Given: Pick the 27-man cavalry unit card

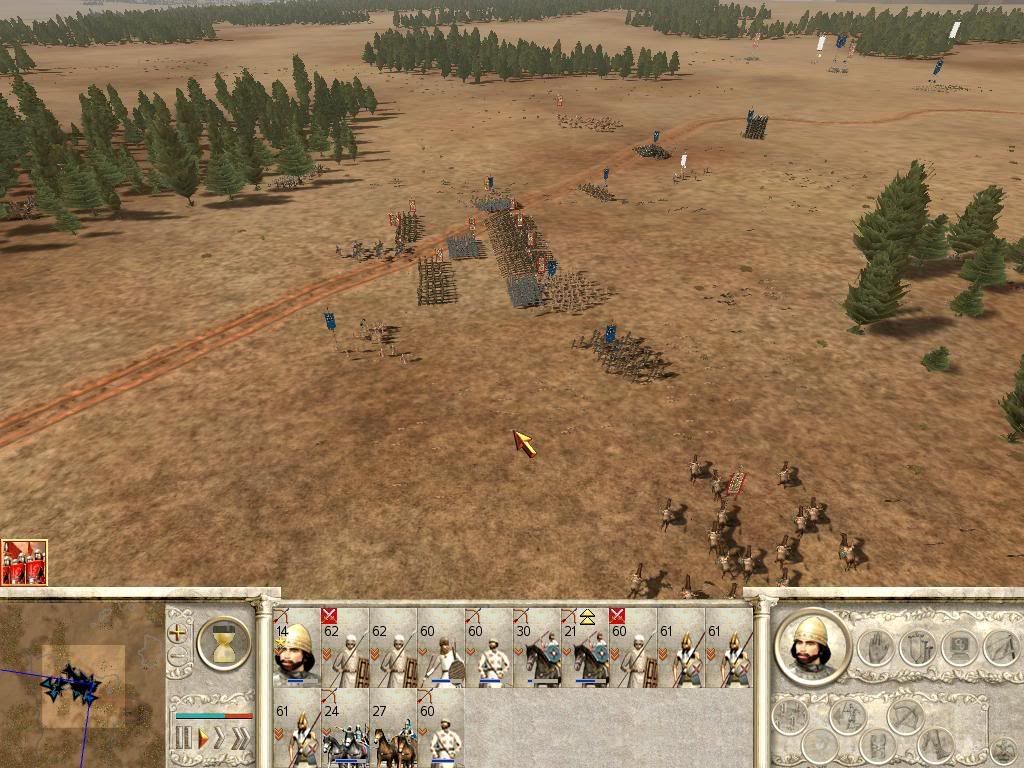Looking at the screenshot, I should (x=392, y=728).
